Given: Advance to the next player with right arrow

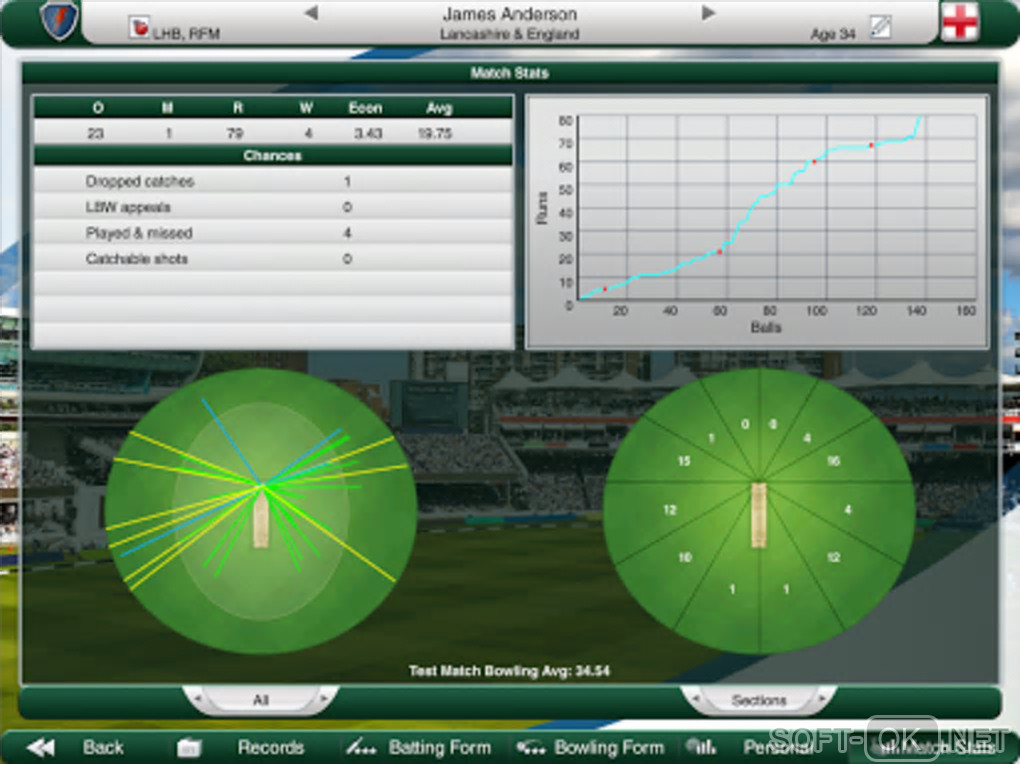Looking at the screenshot, I should (x=709, y=13).
